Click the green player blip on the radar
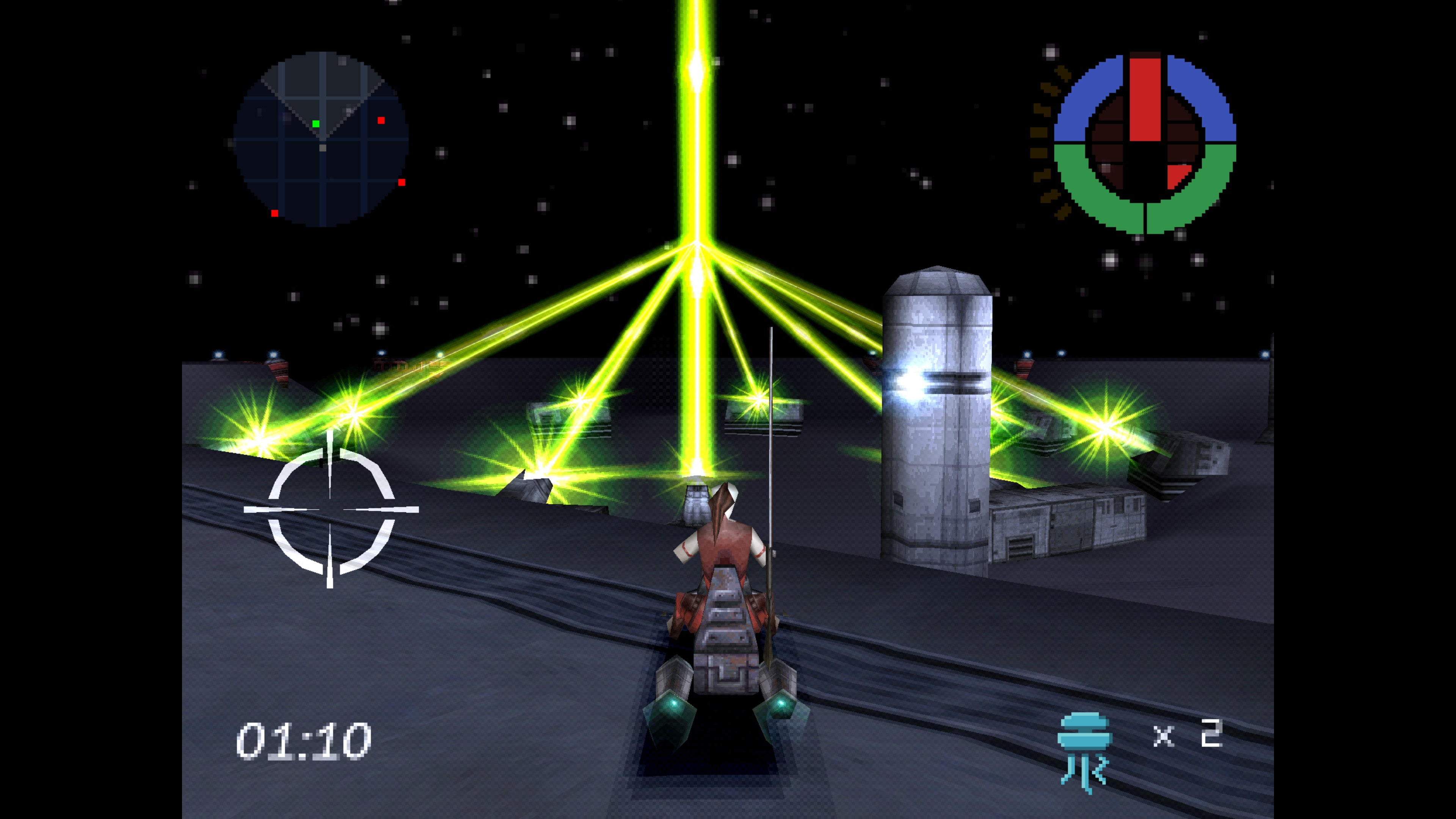Image resolution: width=1456 pixels, height=819 pixels. coord(316,124)
